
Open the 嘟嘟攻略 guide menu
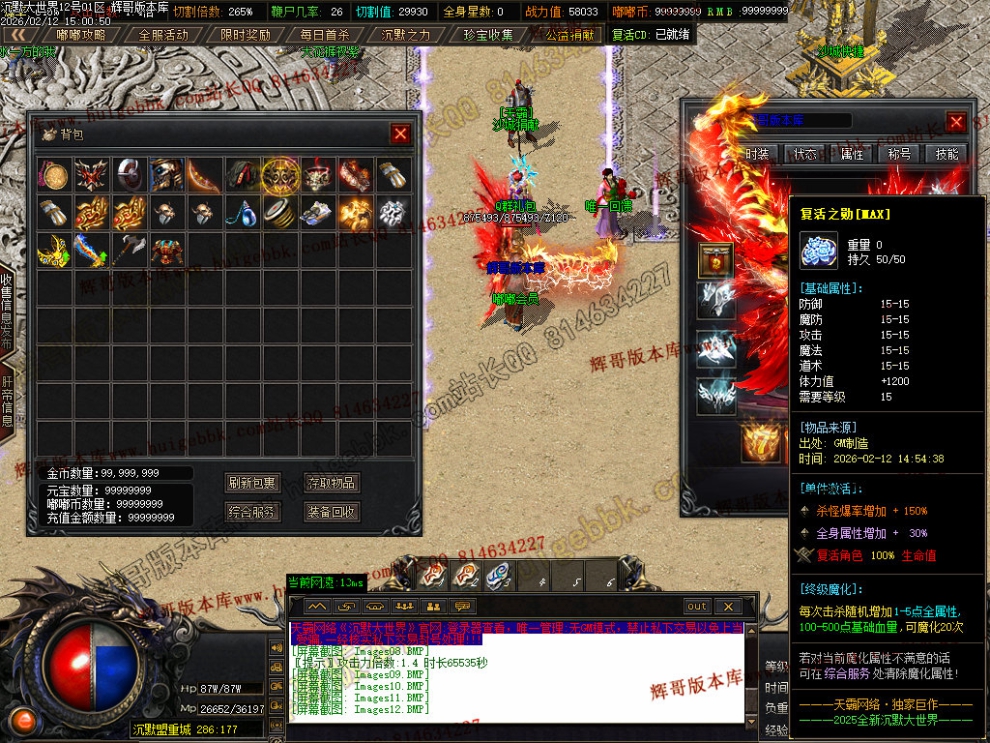pyautogui.click(x=82, y=34)
